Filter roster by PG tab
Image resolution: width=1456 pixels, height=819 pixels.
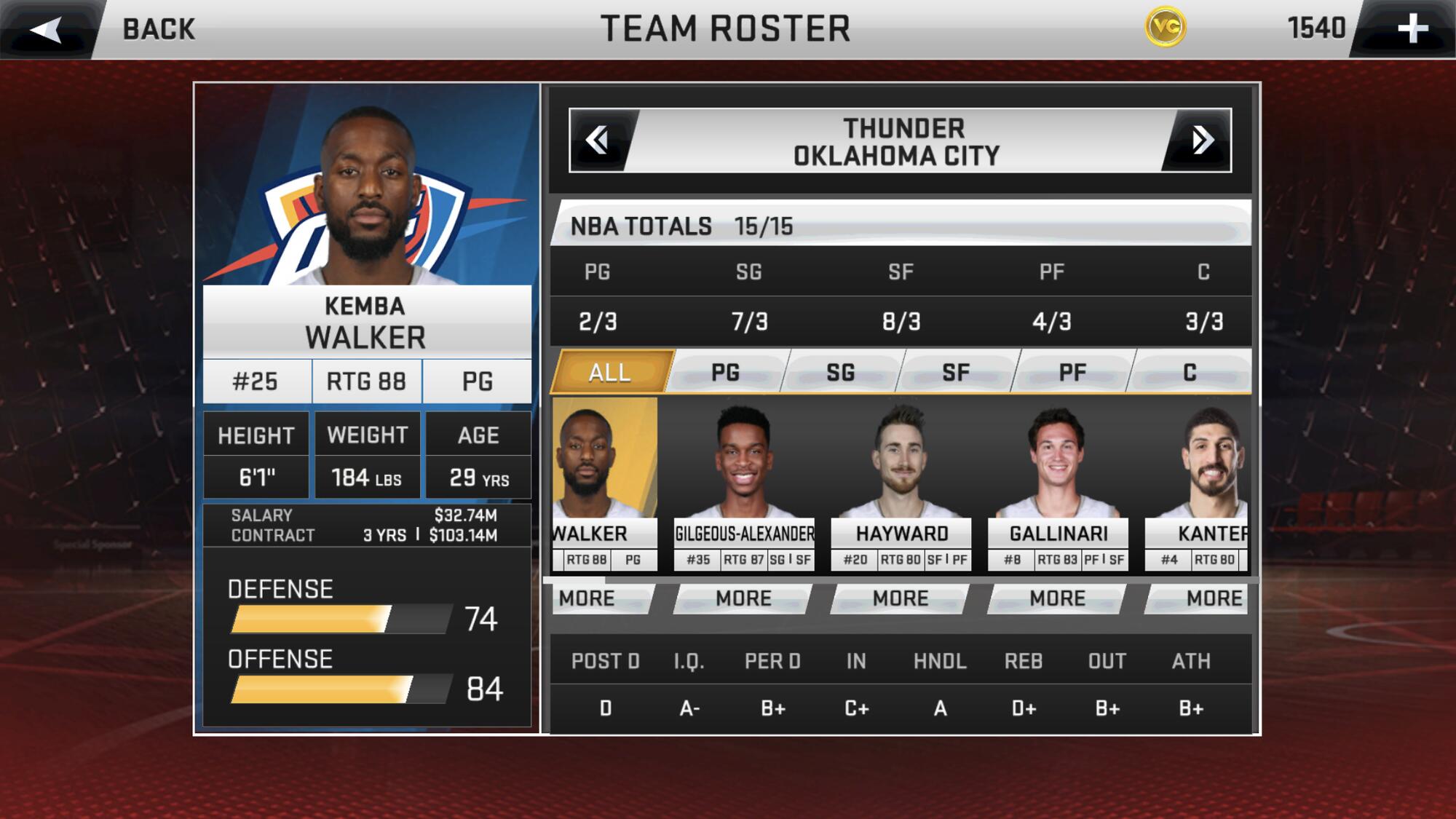725,373
